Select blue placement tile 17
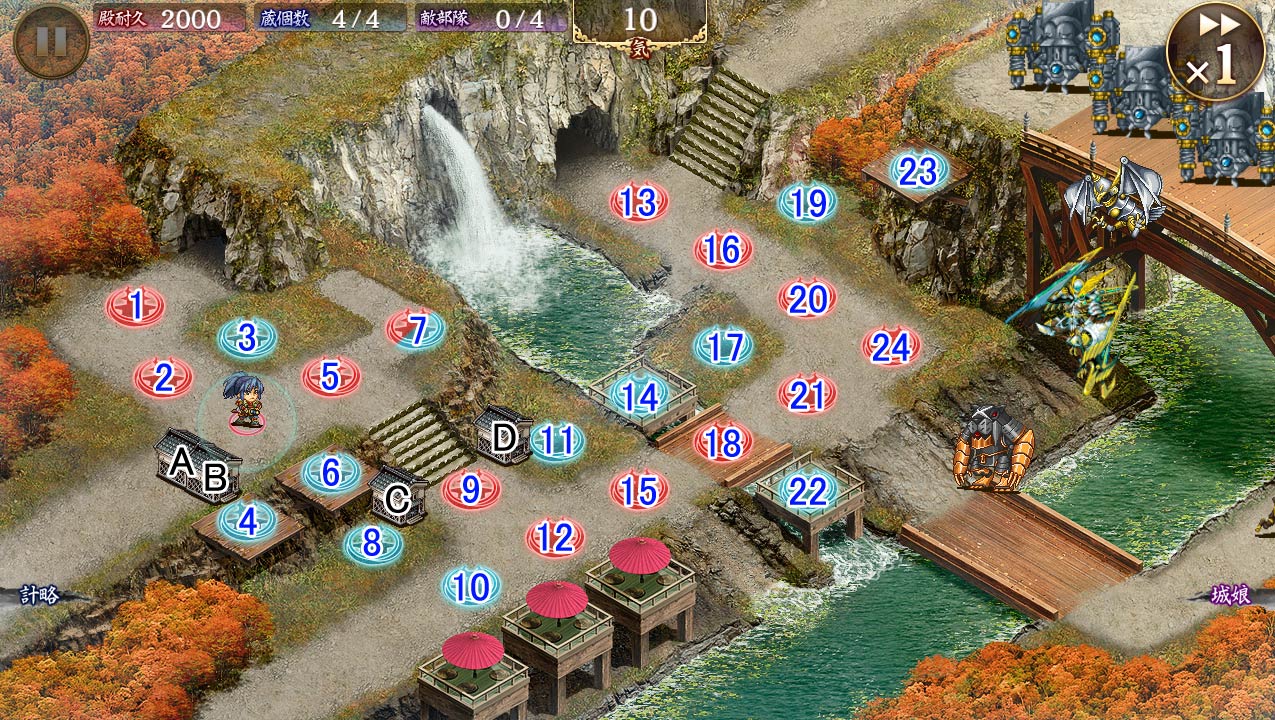 [723, 347]
